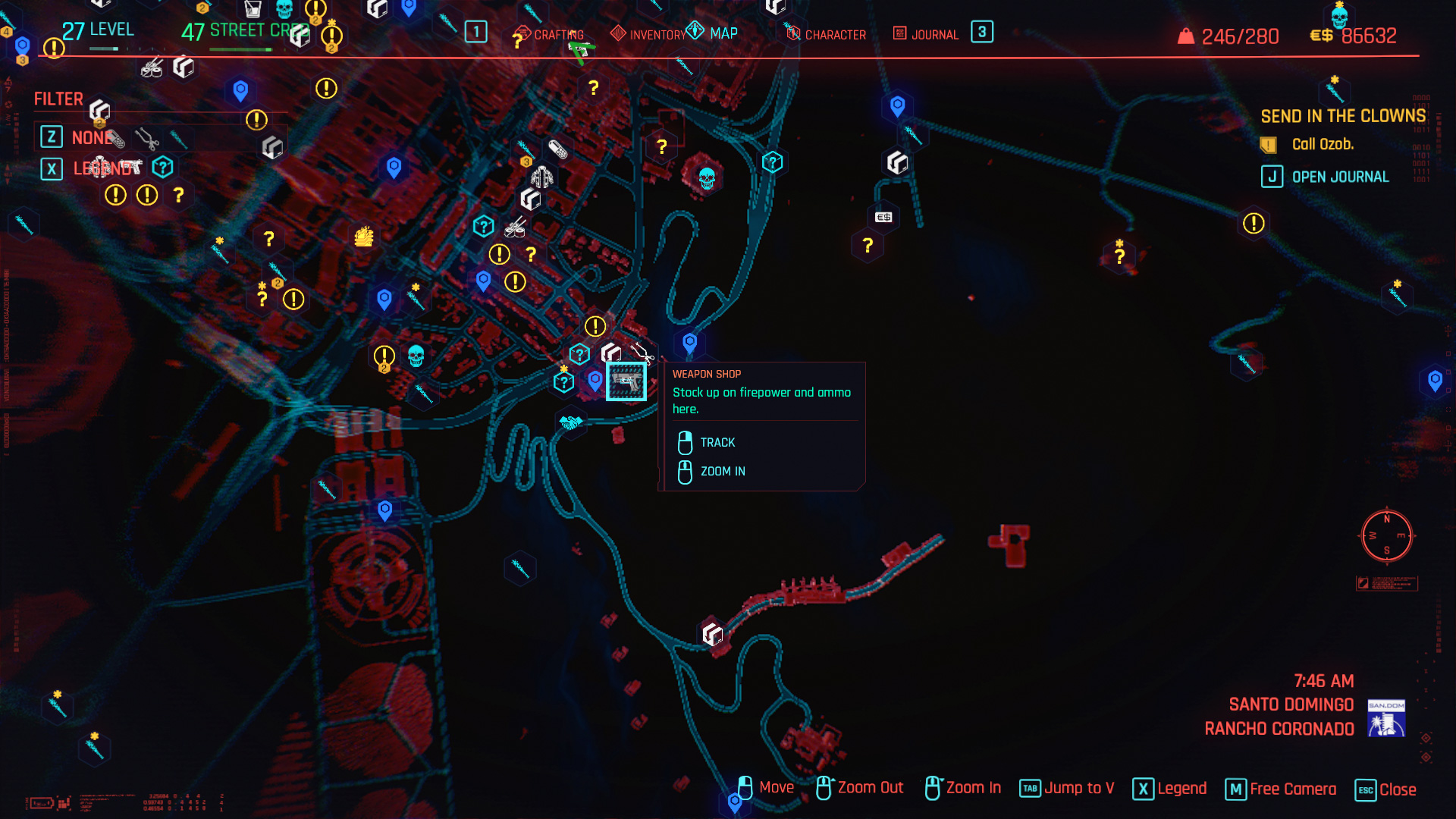Open Journal for Send in the Clowns
The image size is (1456, 819).
pos(1339,177)
